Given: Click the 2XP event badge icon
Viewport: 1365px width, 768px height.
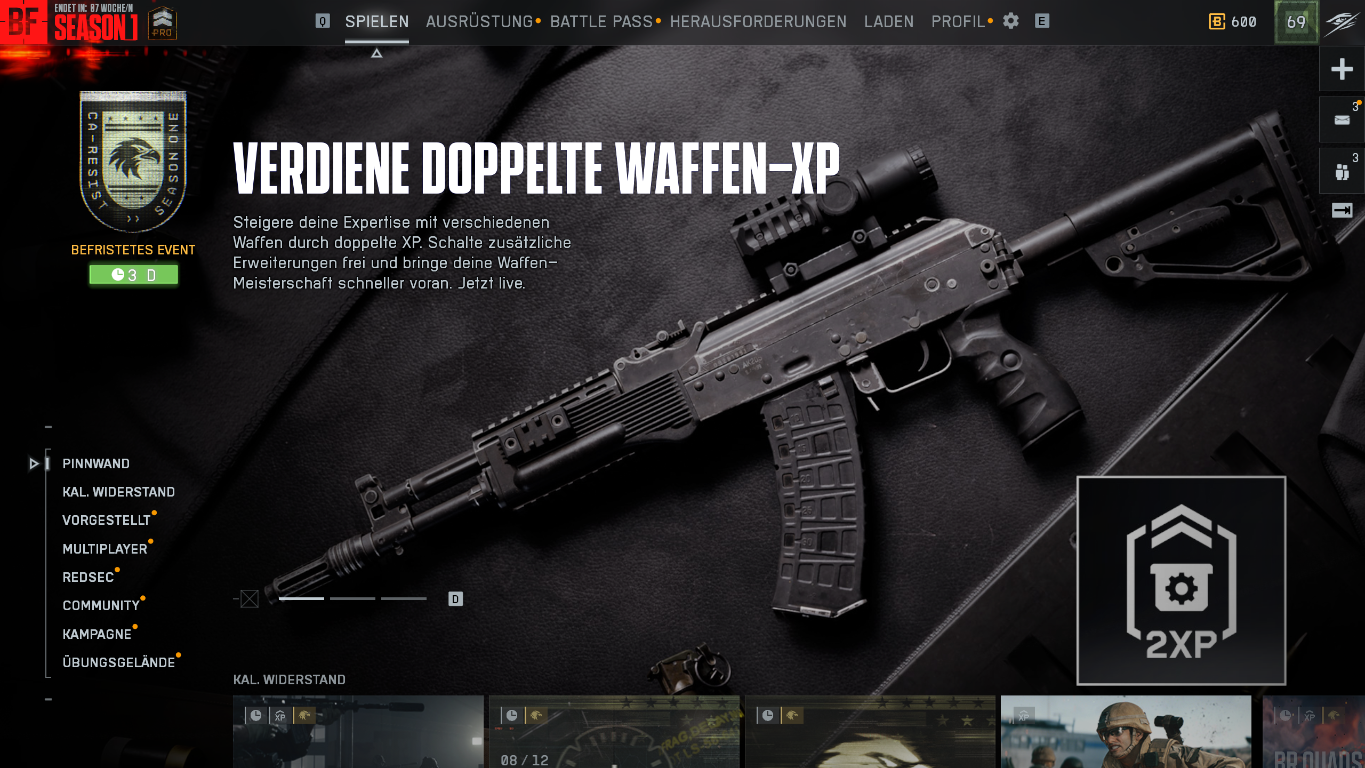Looking at the screenshot, I should [1181, 580].
